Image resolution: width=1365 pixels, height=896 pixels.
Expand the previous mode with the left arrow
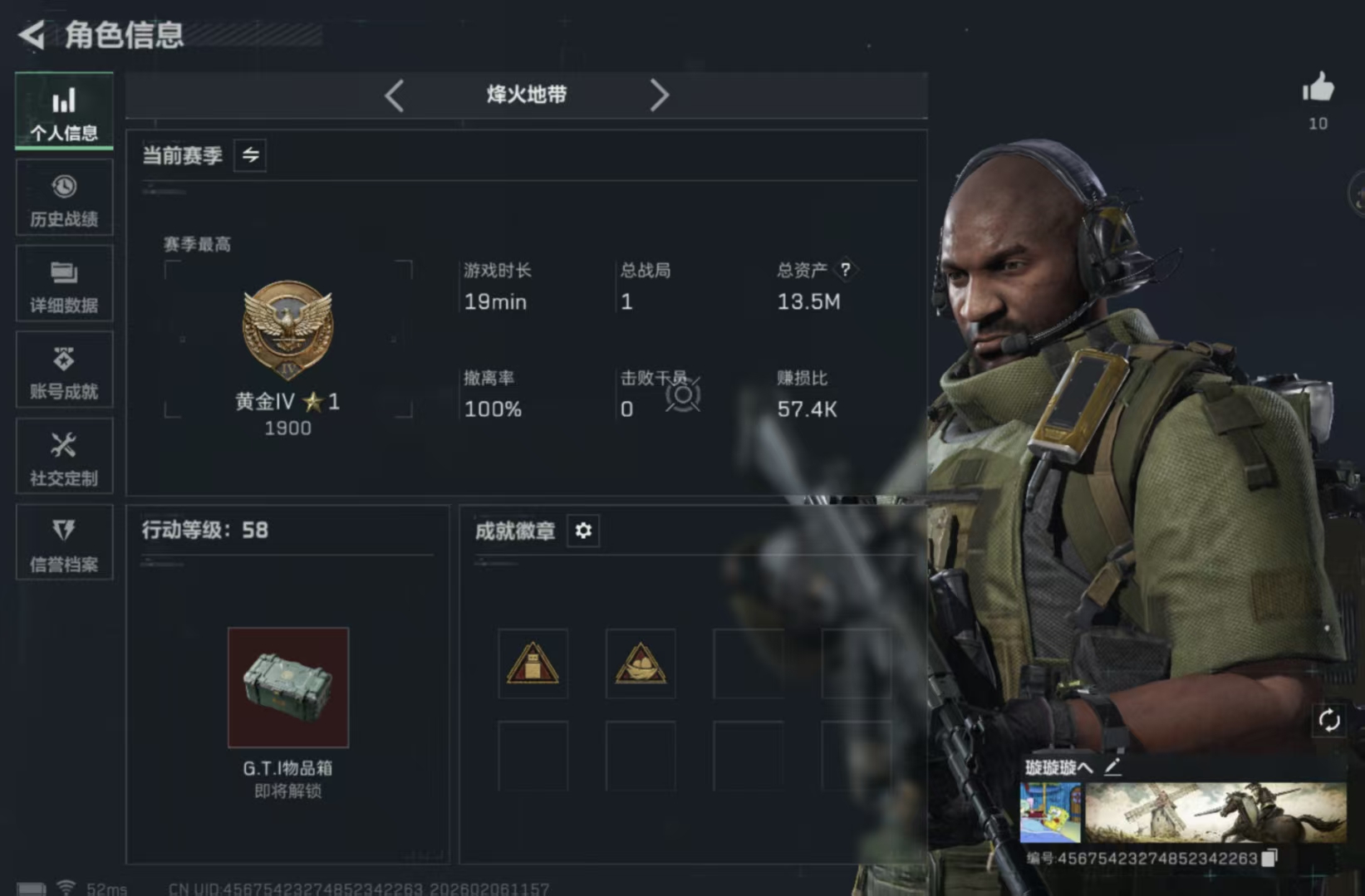click(394, 95)
